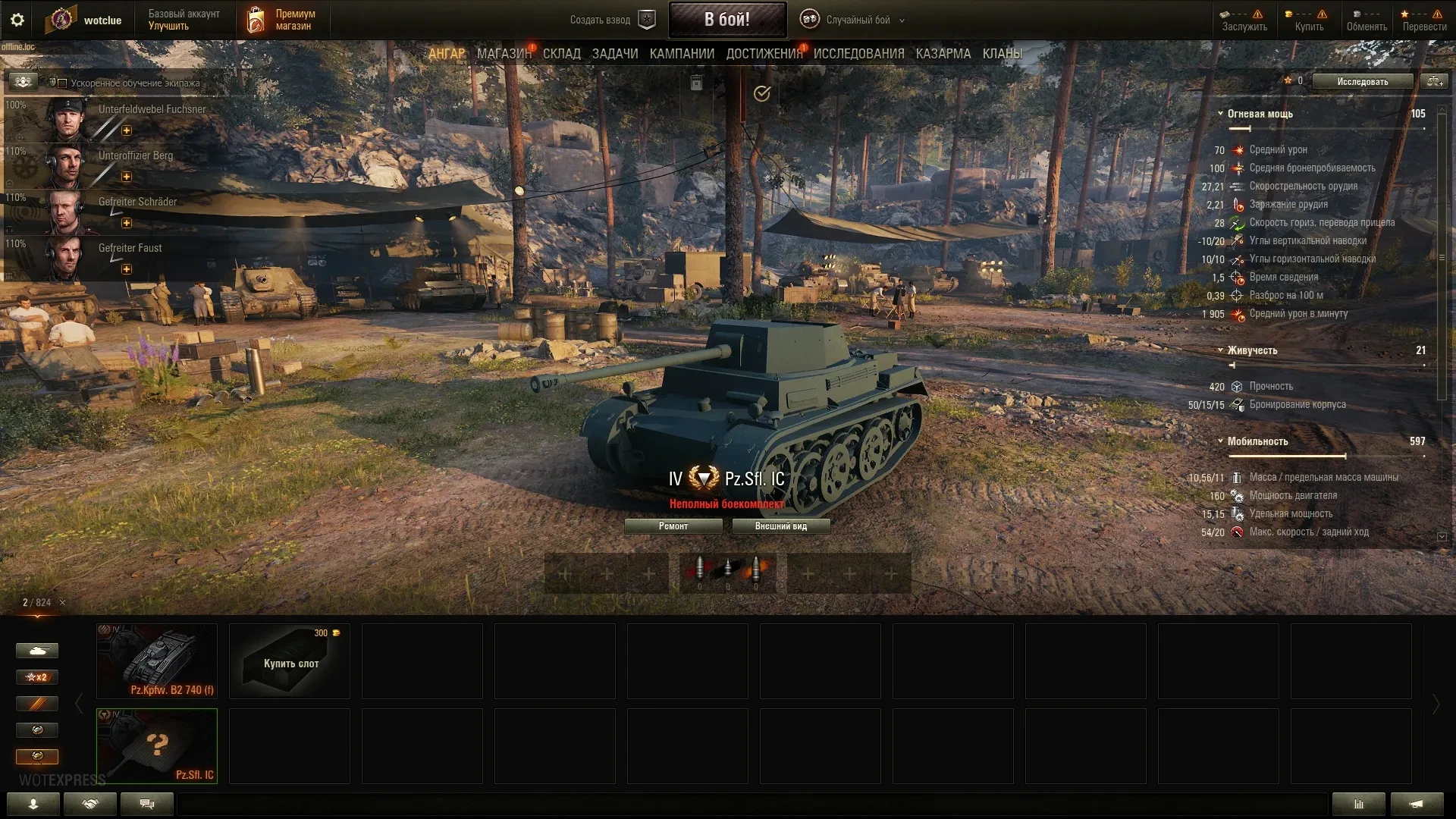Viewport: 1456px width, 819px height.
Task: Toggle Ускоренное обучение экипажа checkbox
Action: [x=63, y=83]
